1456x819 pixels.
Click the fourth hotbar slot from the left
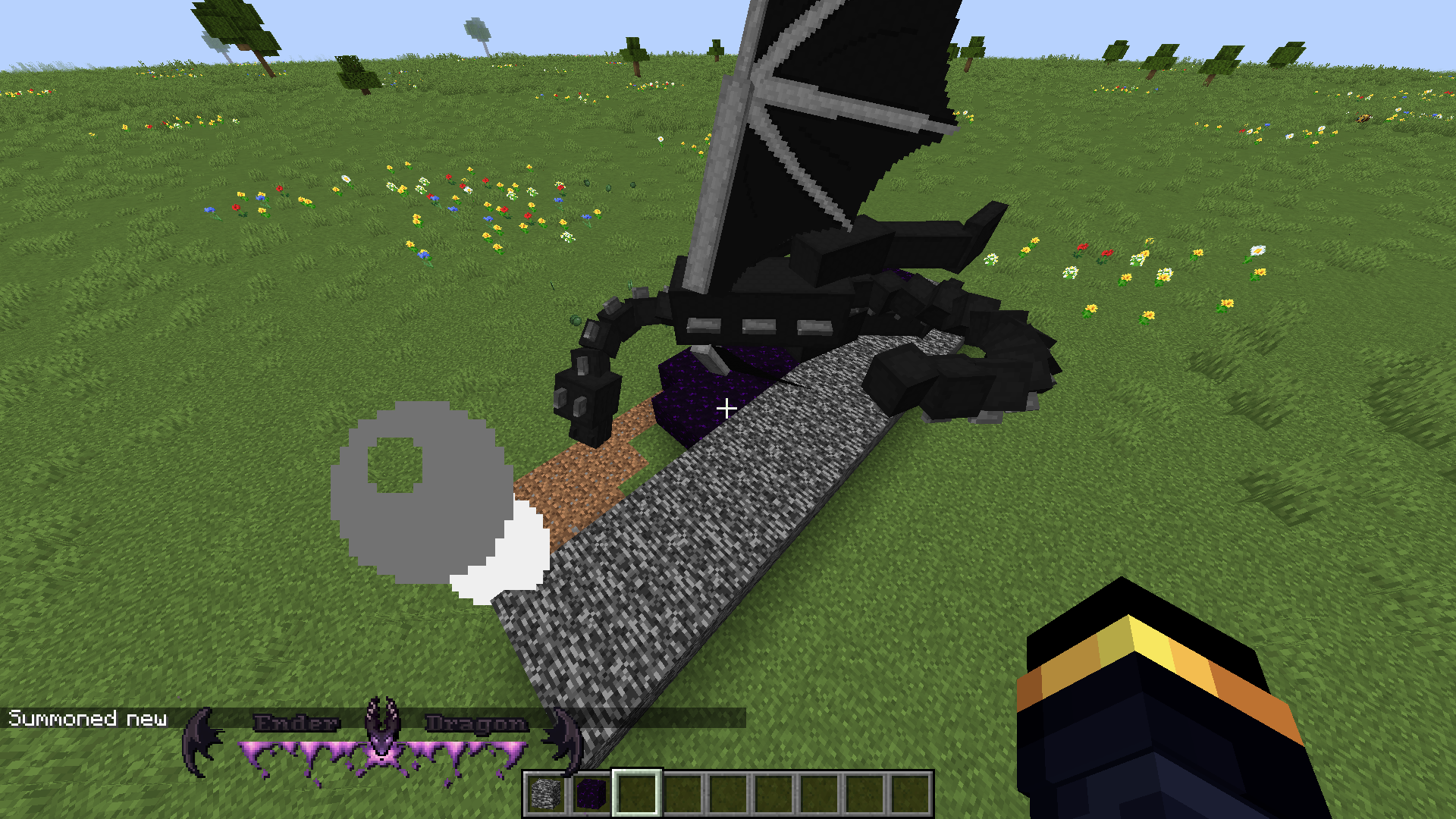point(683,789)
